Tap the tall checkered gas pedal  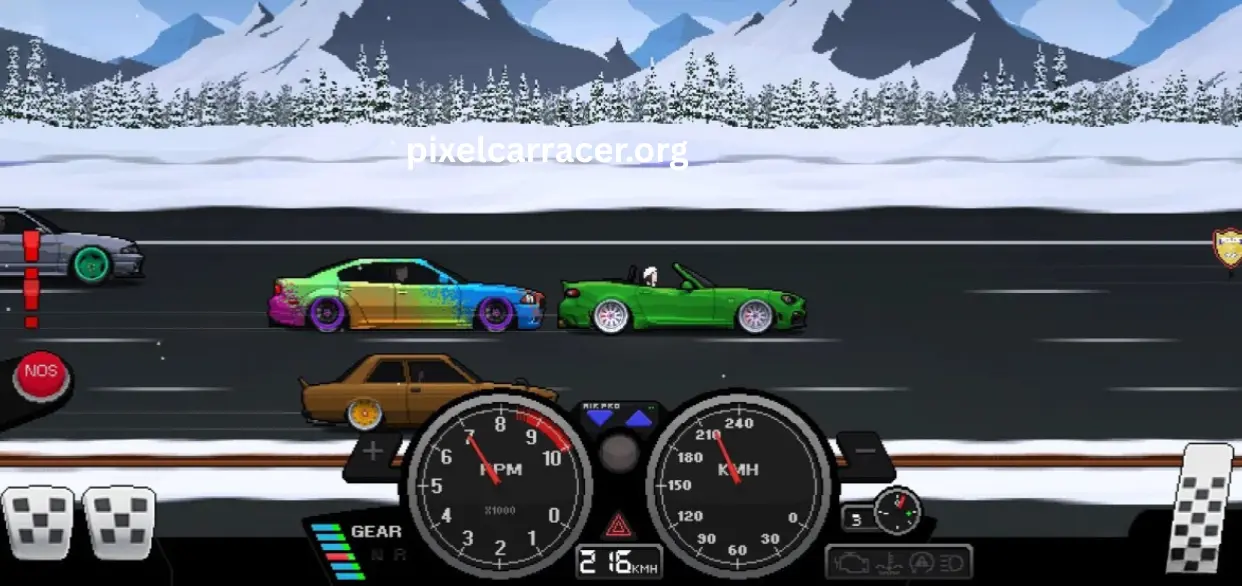pos(1198,509)
